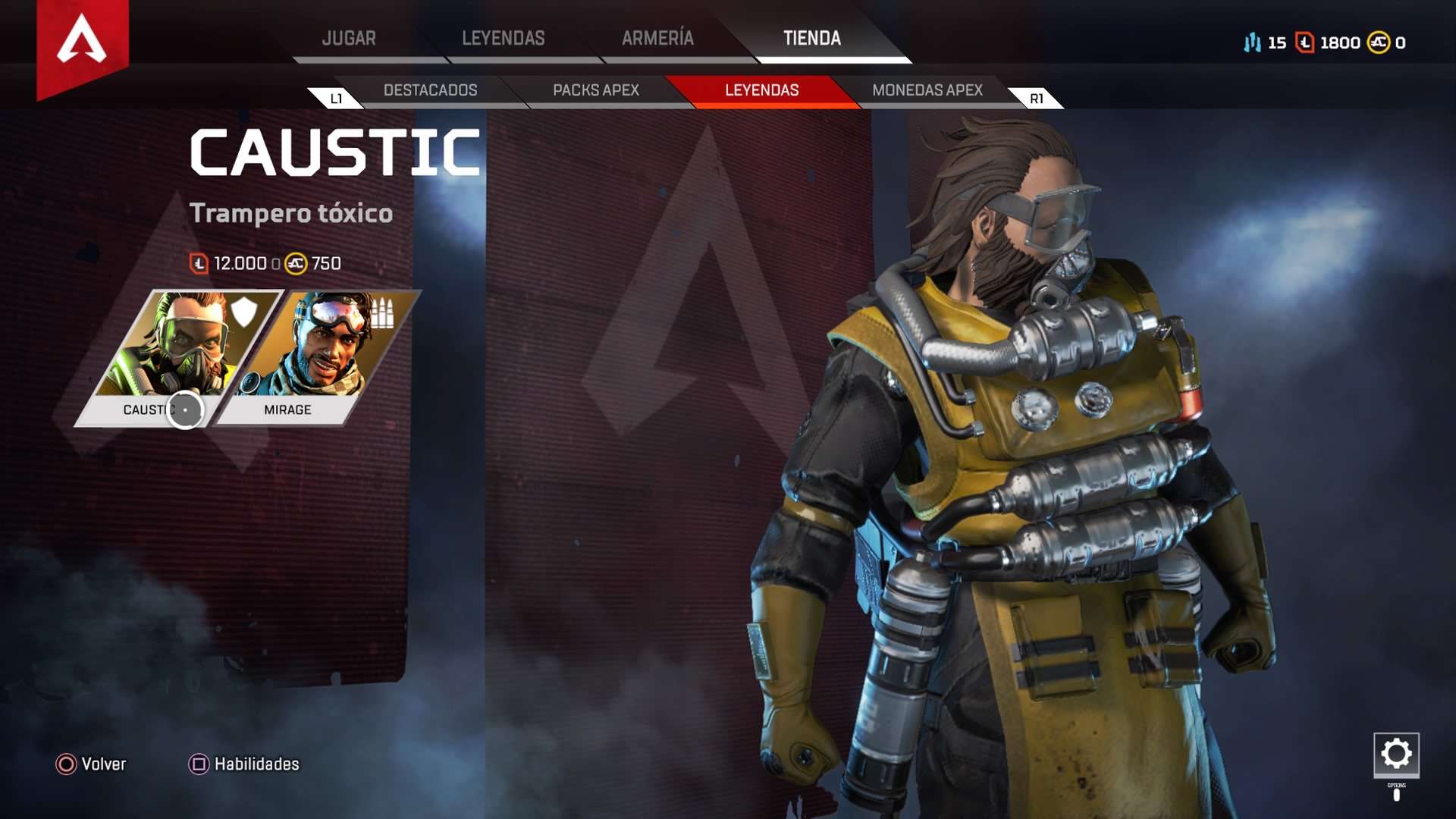Image resolution: width=1456 pixels, height=819 pixels.
Task: Open the PACKS APEX store section
Action: [x=595, y=90]
